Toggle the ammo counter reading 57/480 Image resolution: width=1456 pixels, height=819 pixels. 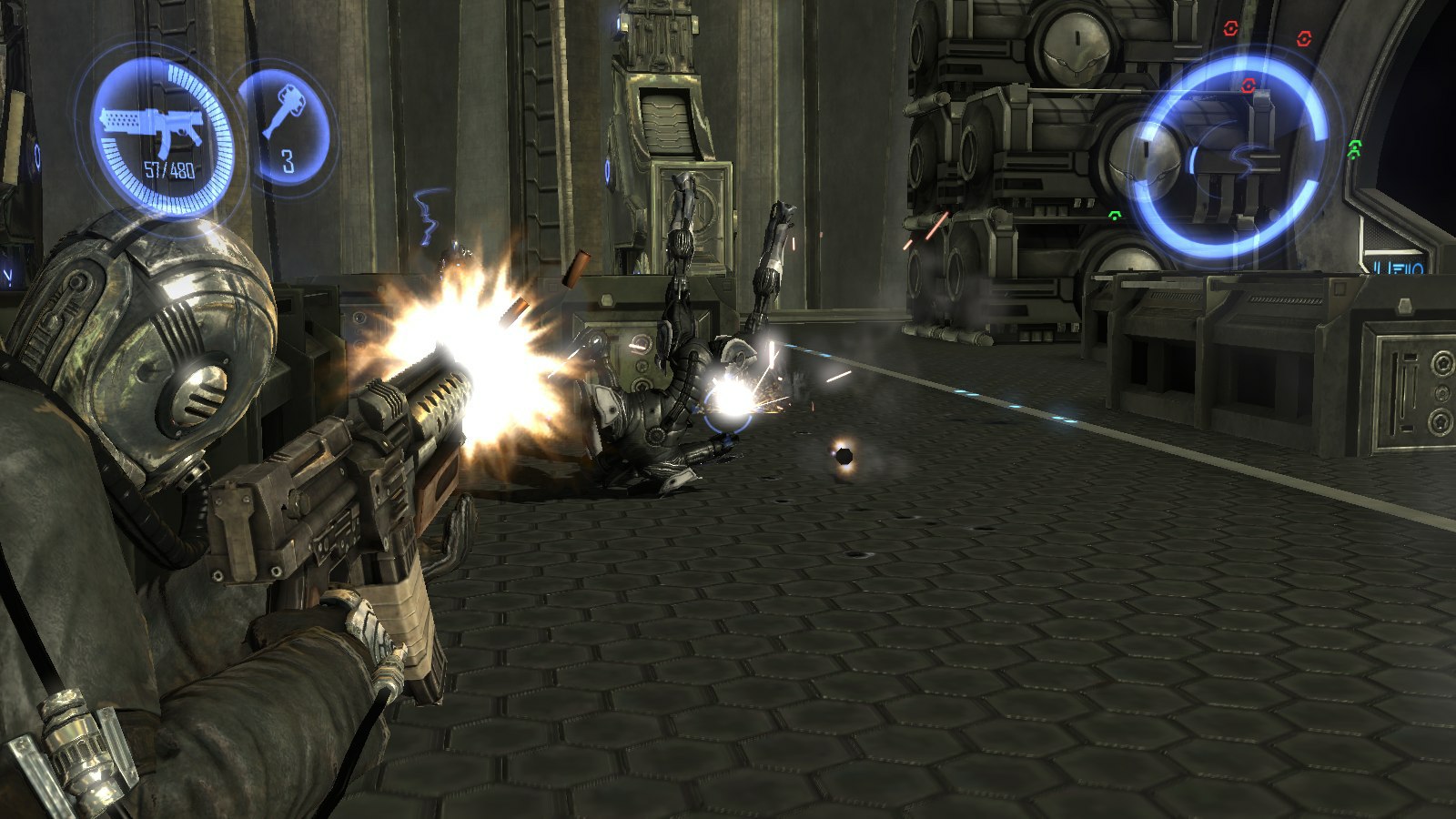tap(168, 168)
